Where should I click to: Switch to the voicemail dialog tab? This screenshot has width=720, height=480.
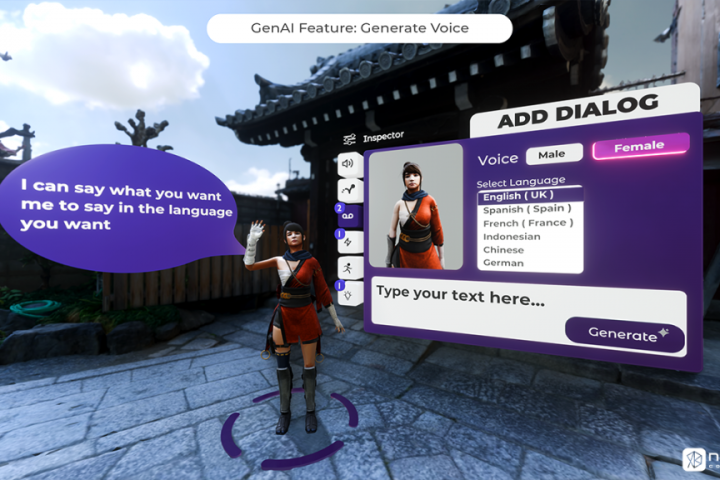click(x=348, y=215)
